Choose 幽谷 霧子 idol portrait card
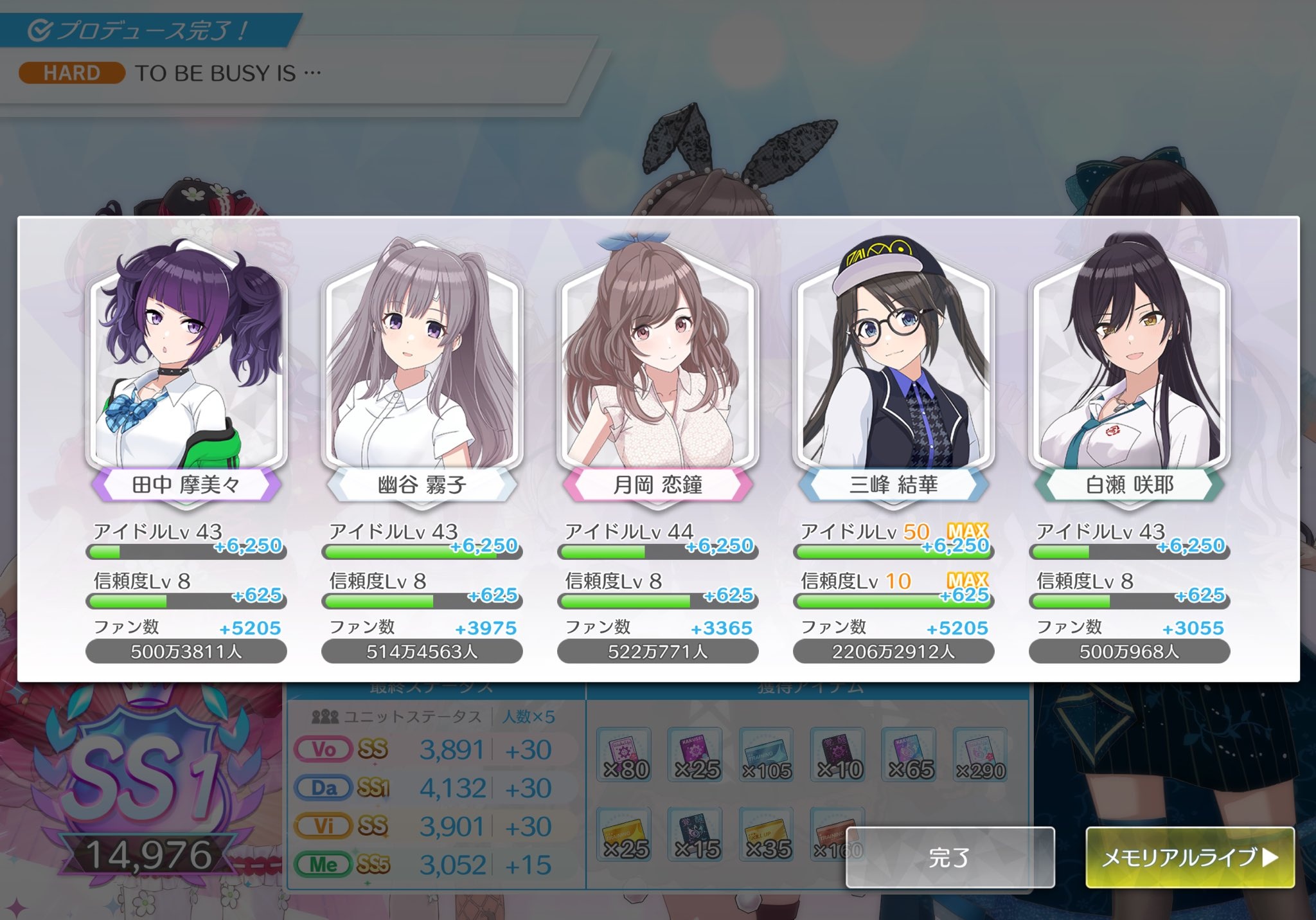Screen dimensions: 1316x920 [422, 366]
